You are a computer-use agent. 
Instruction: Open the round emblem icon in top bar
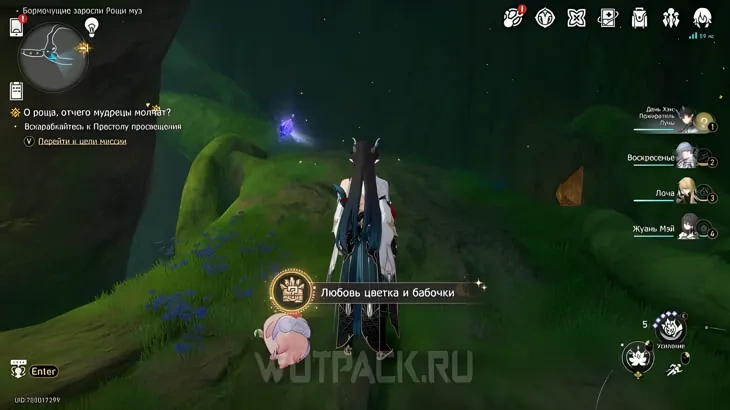coord(545,17)
